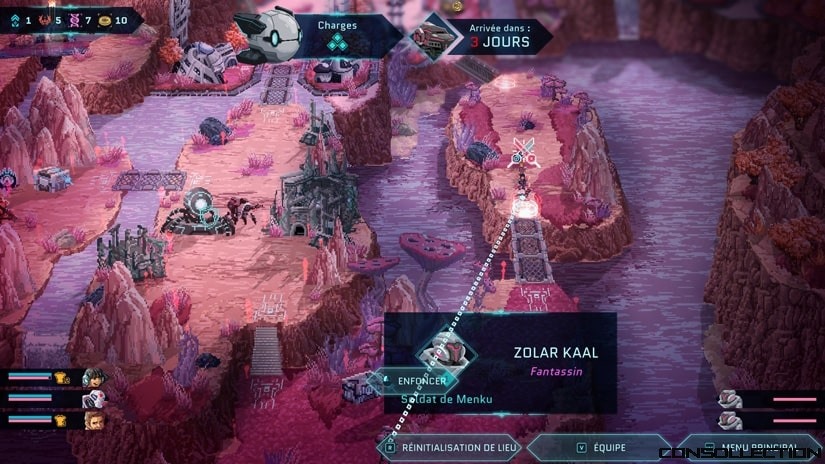Image resolution: width=825 pixels, height=464 pixels.
Task: Open the Arrivée dans 3 jours vehicle panel
Action: [495, 36]
